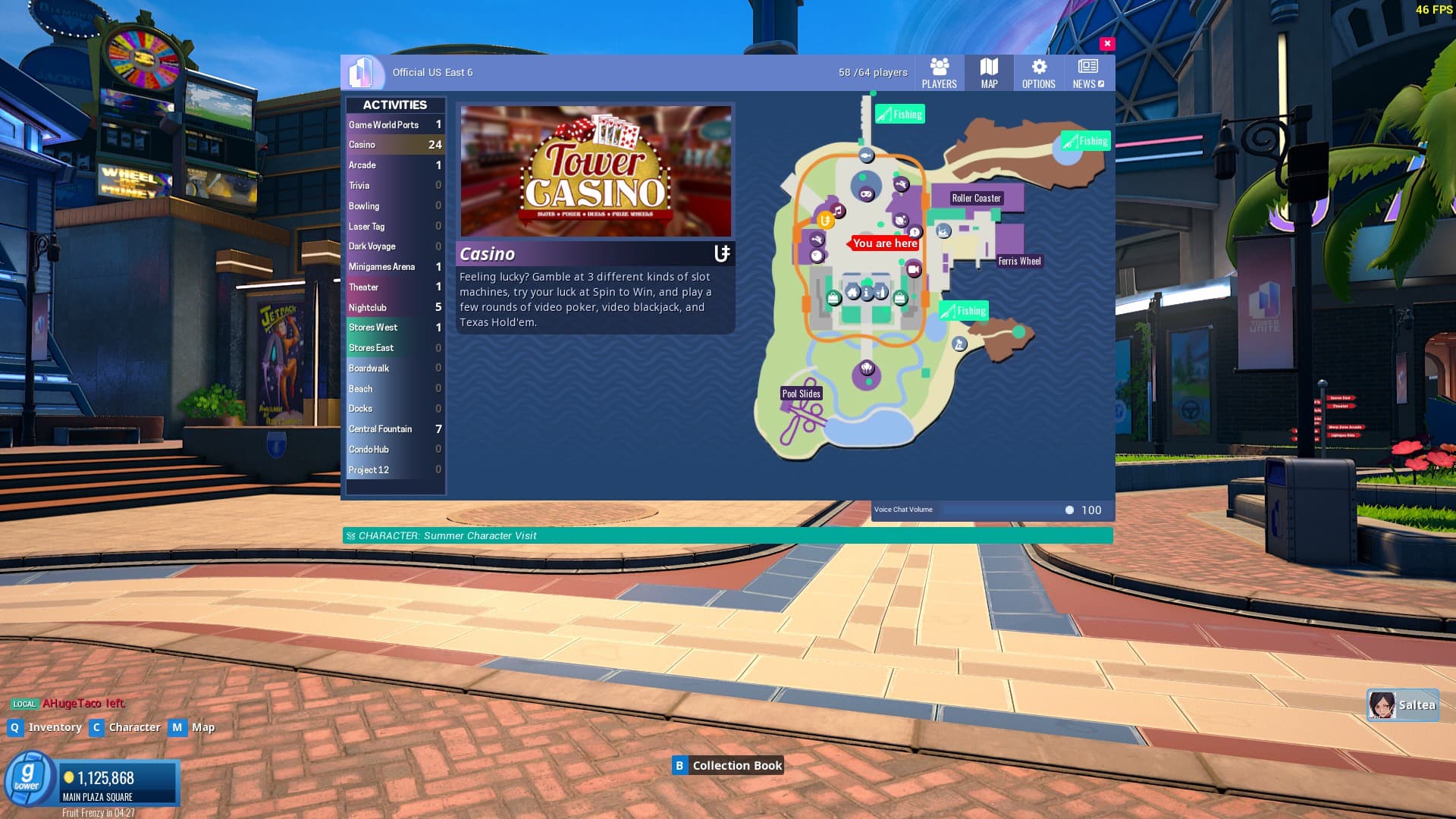The width and height of the screenshot is (1456, 819).
Task: Open the Options tab
Action: [1038, 74]
